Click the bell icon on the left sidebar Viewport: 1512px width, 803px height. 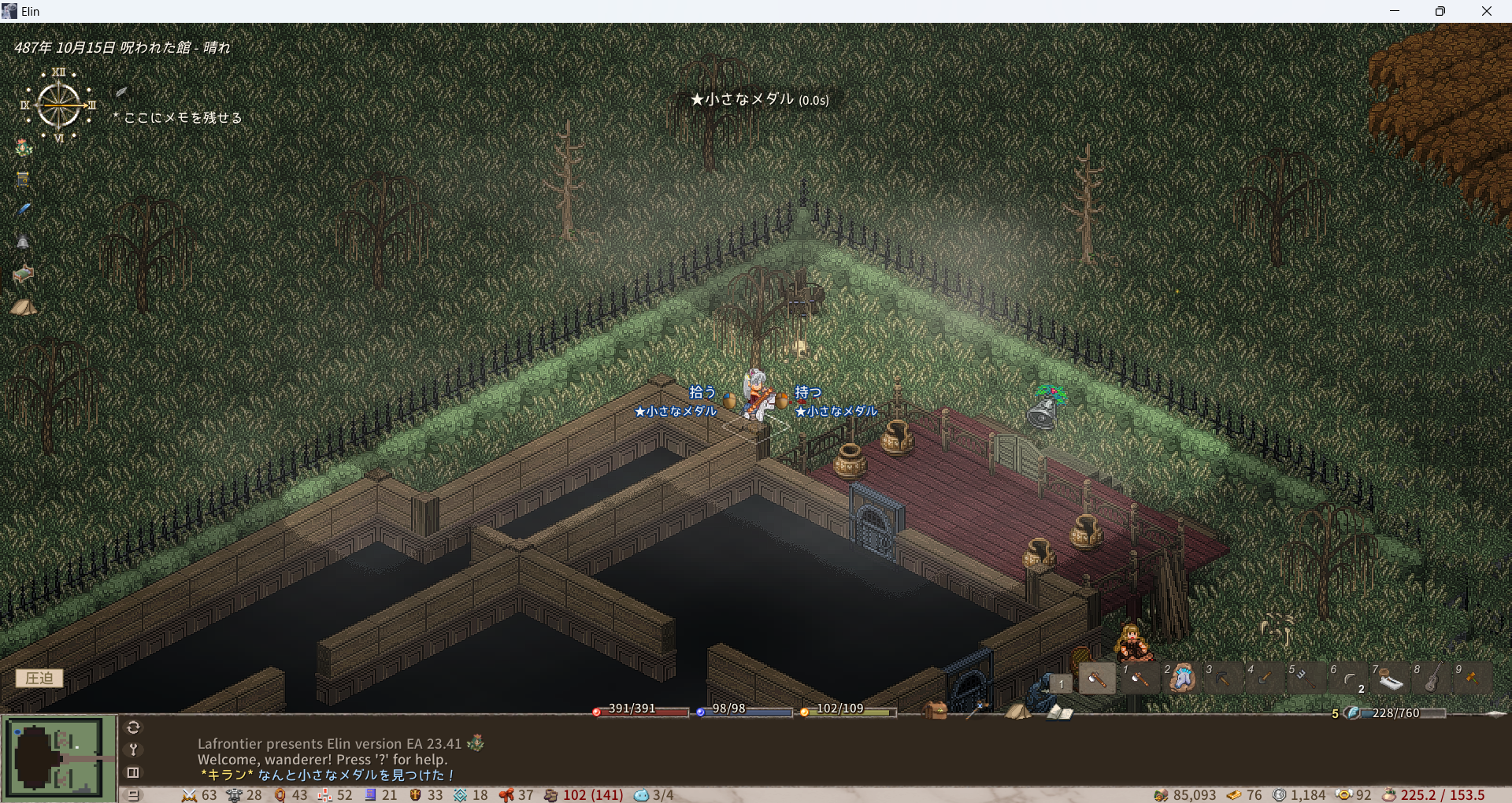click(24, 242)
